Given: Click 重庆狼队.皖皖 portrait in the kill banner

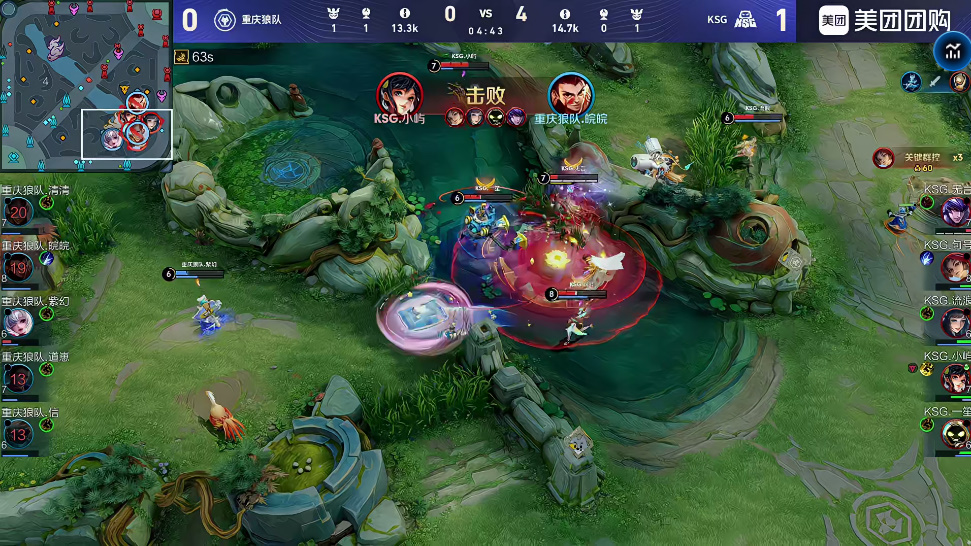Looking at the screenshot, I should click(x=570, y=94).
